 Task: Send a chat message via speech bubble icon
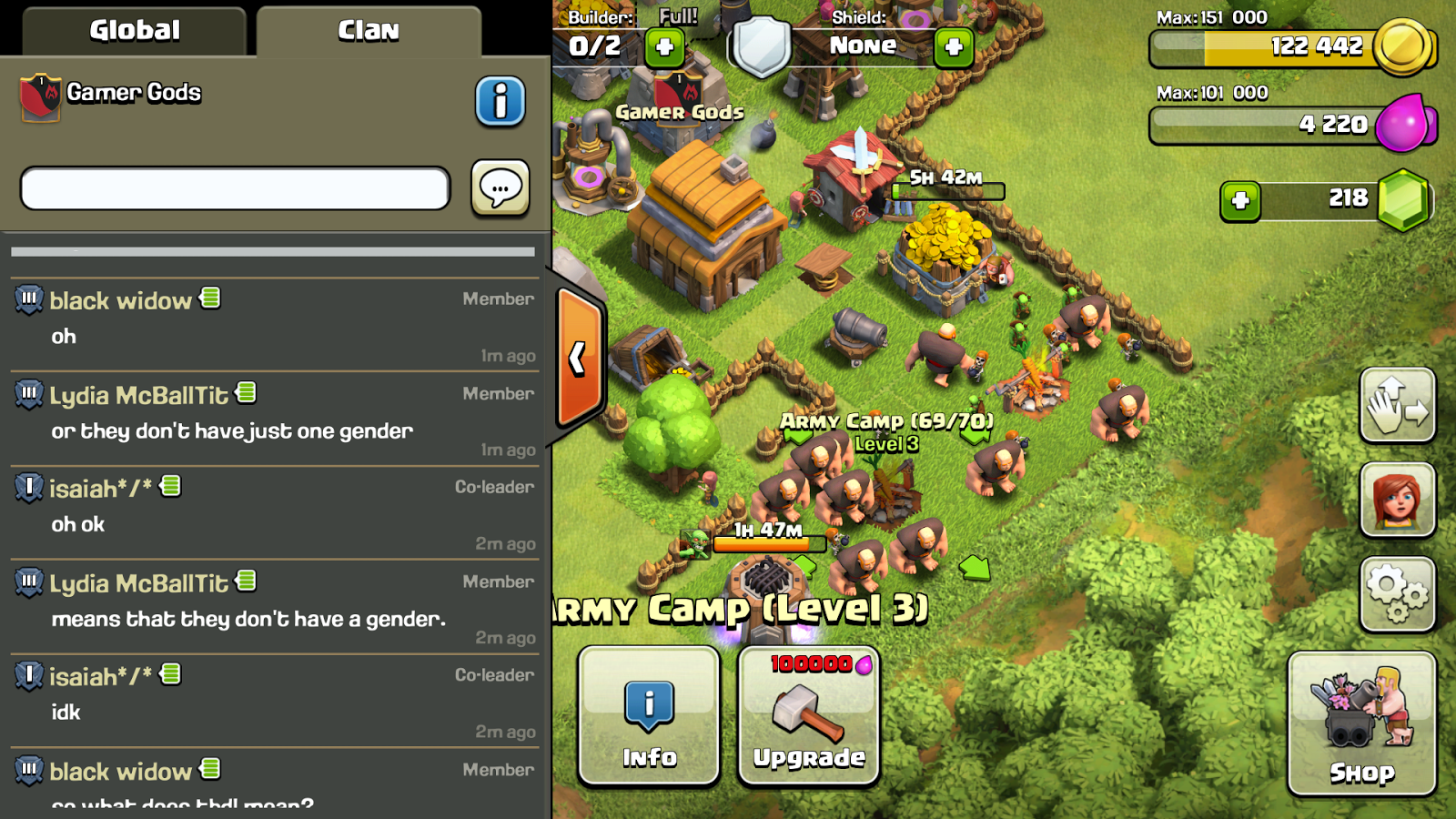click(x=499, y=187)
